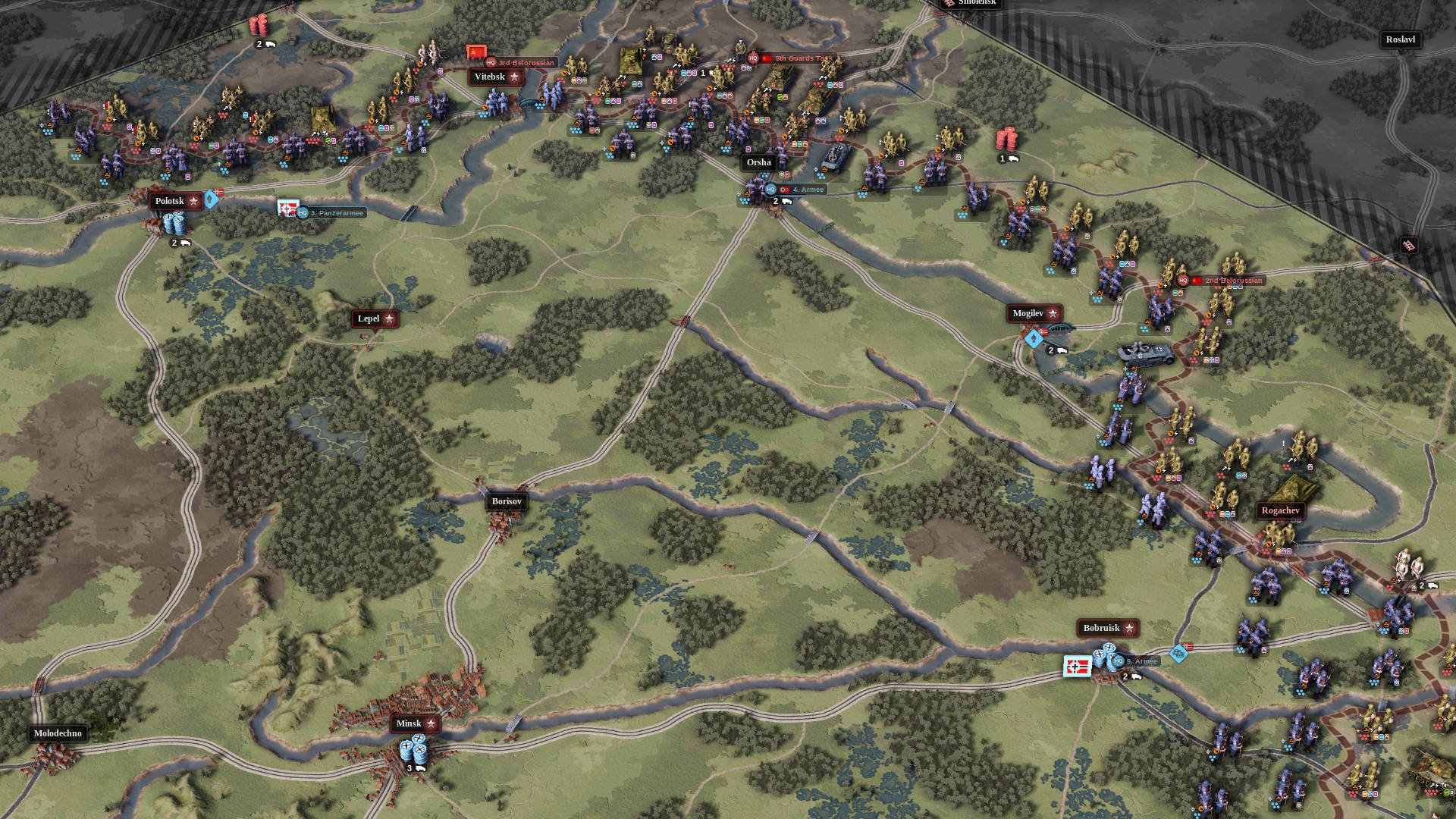The image size is (1456, 819).
Task: Click the red flag icon above Vitebsk
Action: coord(475,53)
